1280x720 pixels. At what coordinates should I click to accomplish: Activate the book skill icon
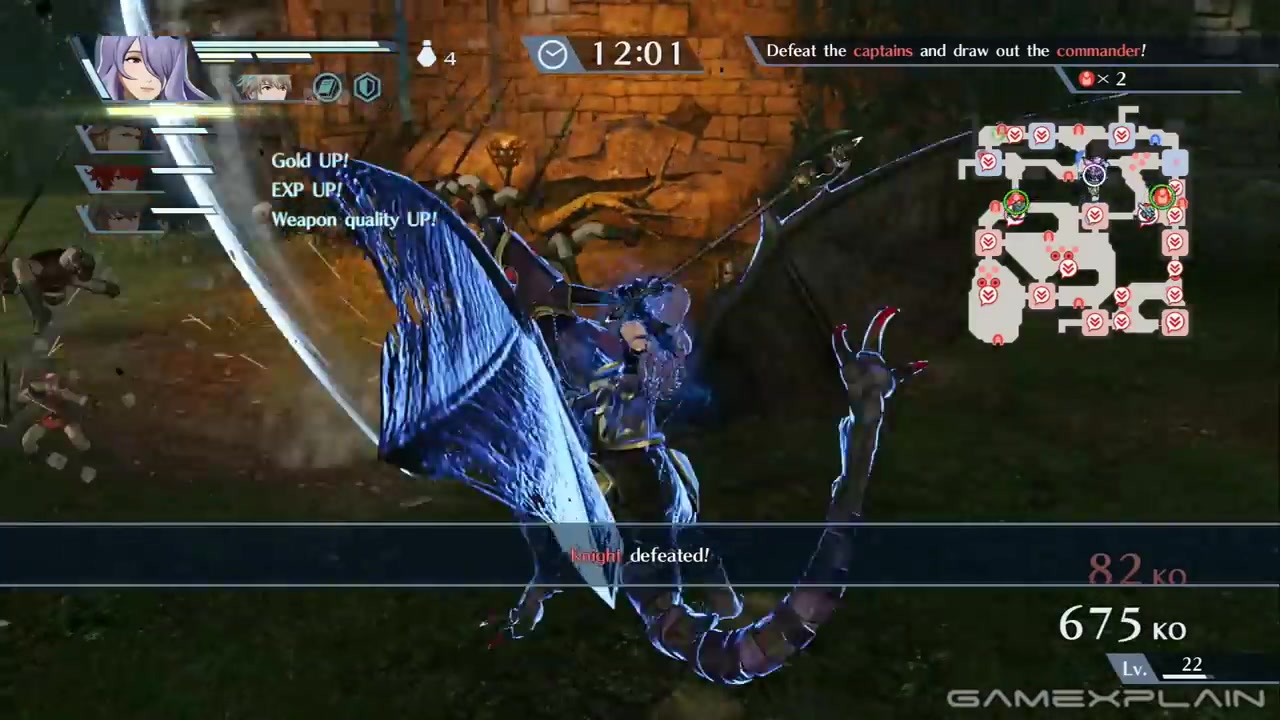pyautogui.click(x=327, y=88)
